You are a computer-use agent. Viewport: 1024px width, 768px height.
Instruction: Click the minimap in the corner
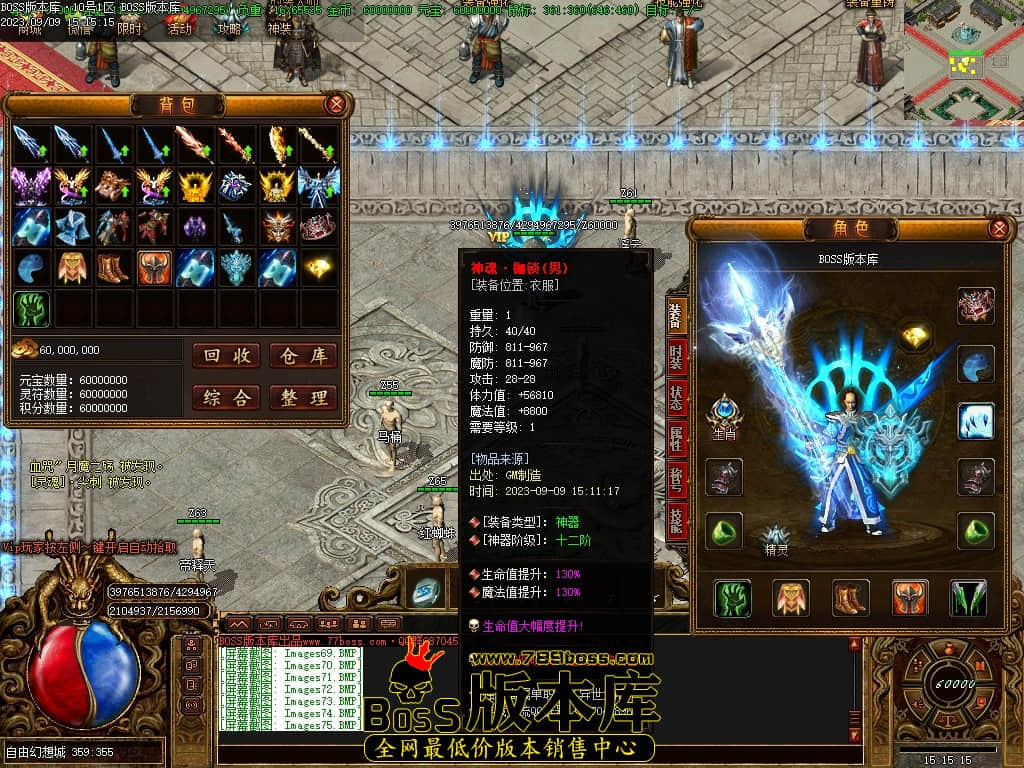pos(963,60)
